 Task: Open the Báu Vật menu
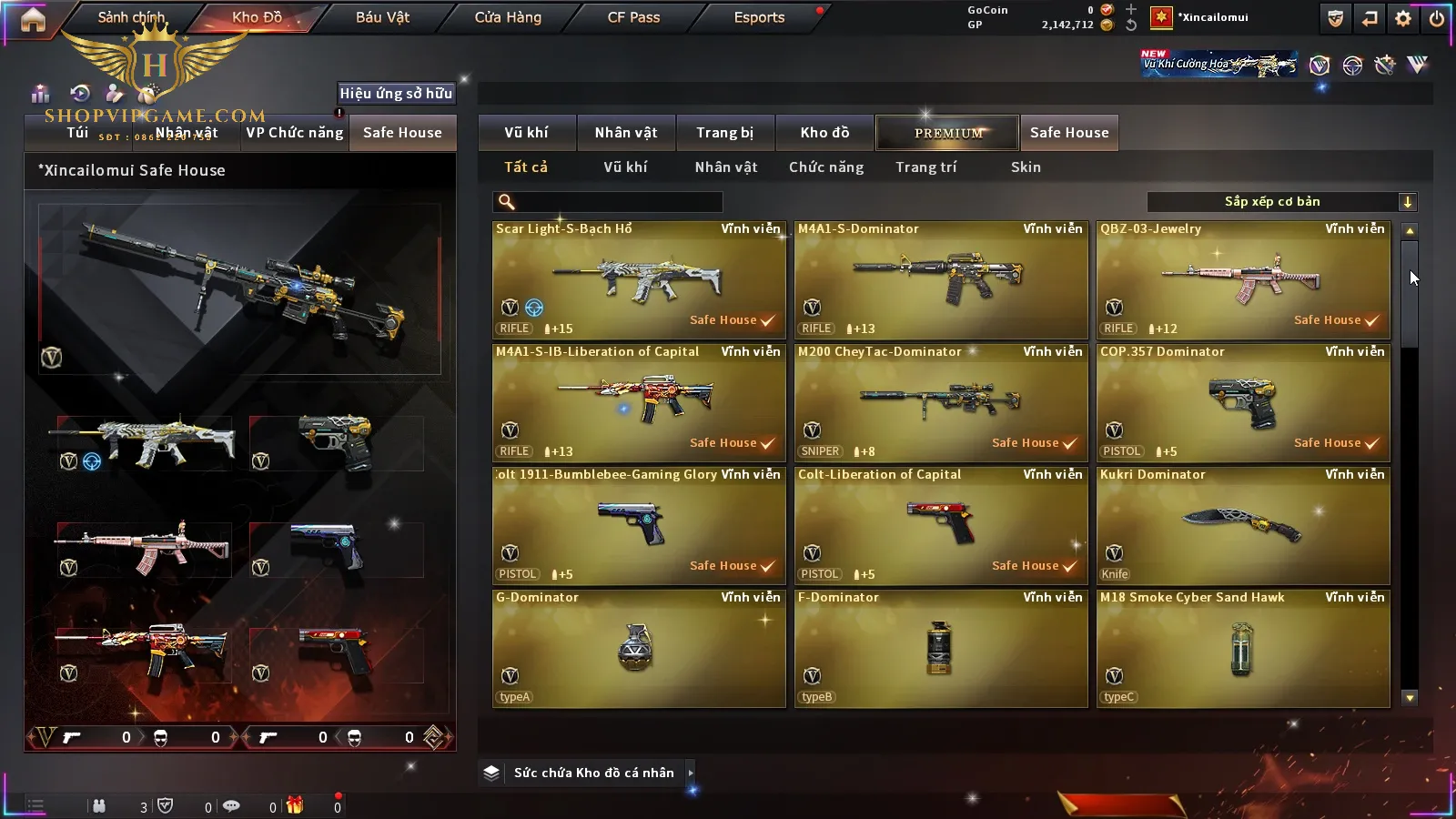[382, 17]
